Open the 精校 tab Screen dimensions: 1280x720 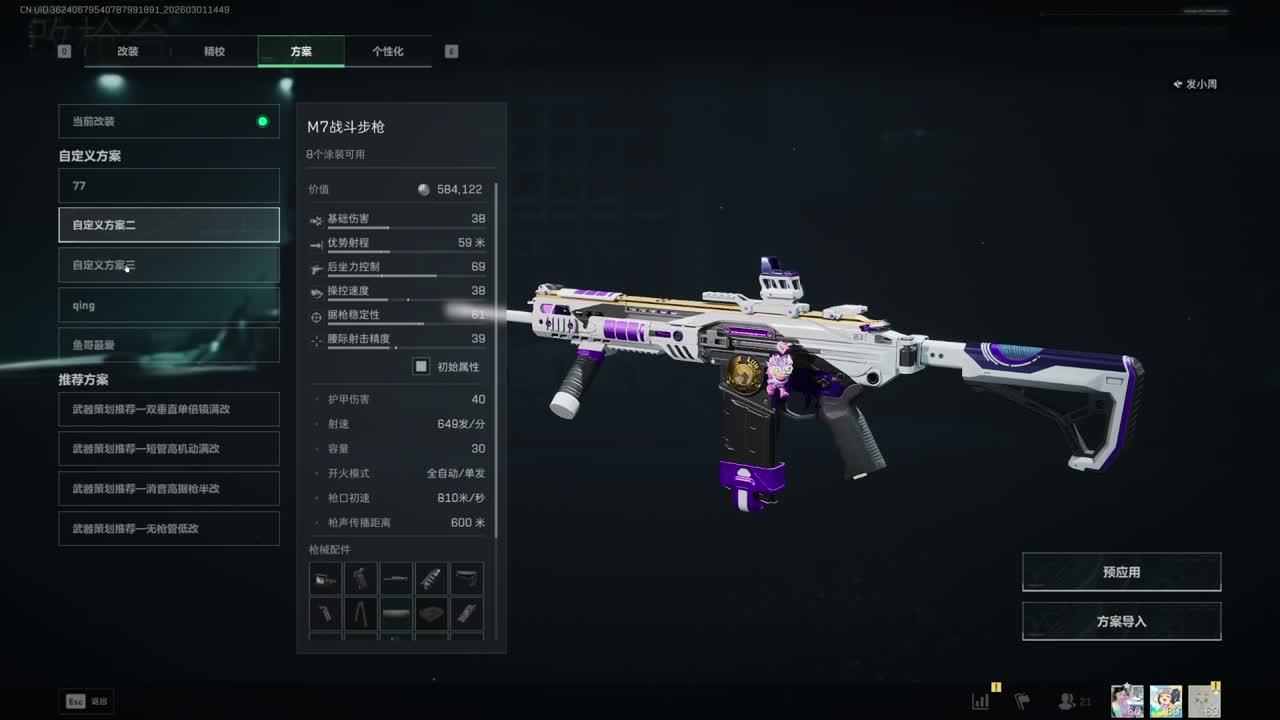point(214,51)
